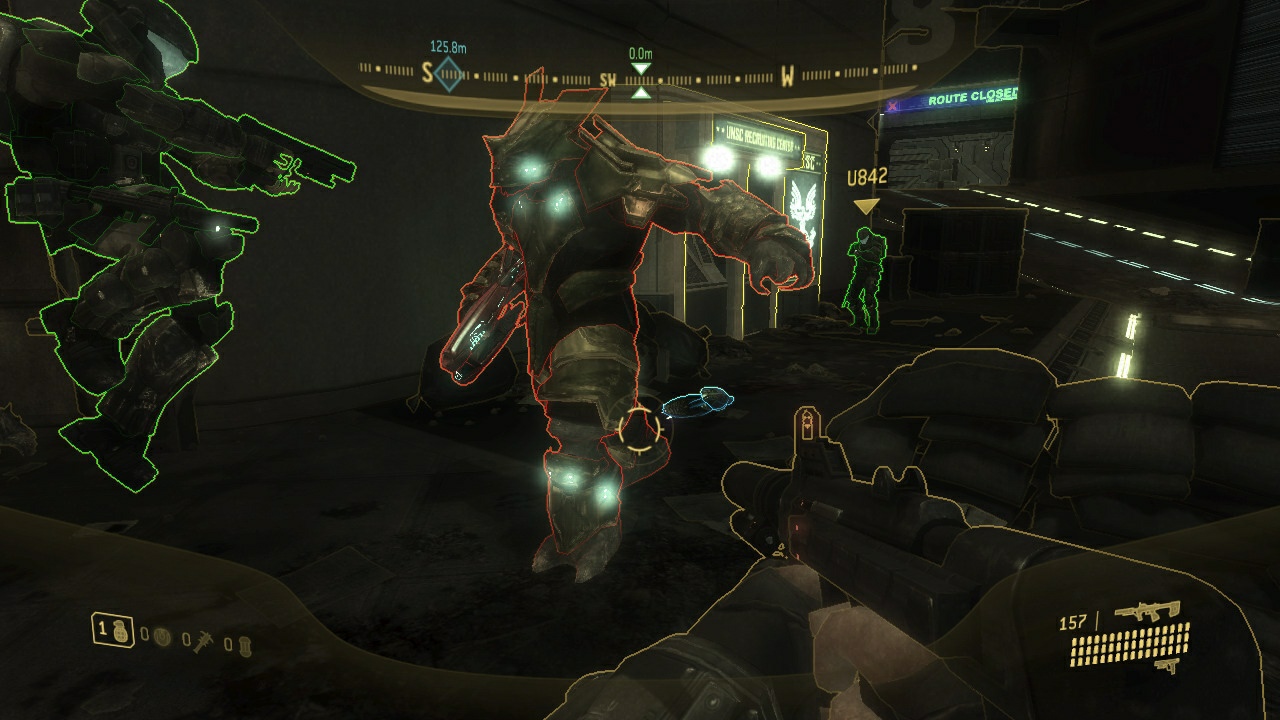
Task: Select the firebomb grenade icon
Action: (x=245, y=648)
